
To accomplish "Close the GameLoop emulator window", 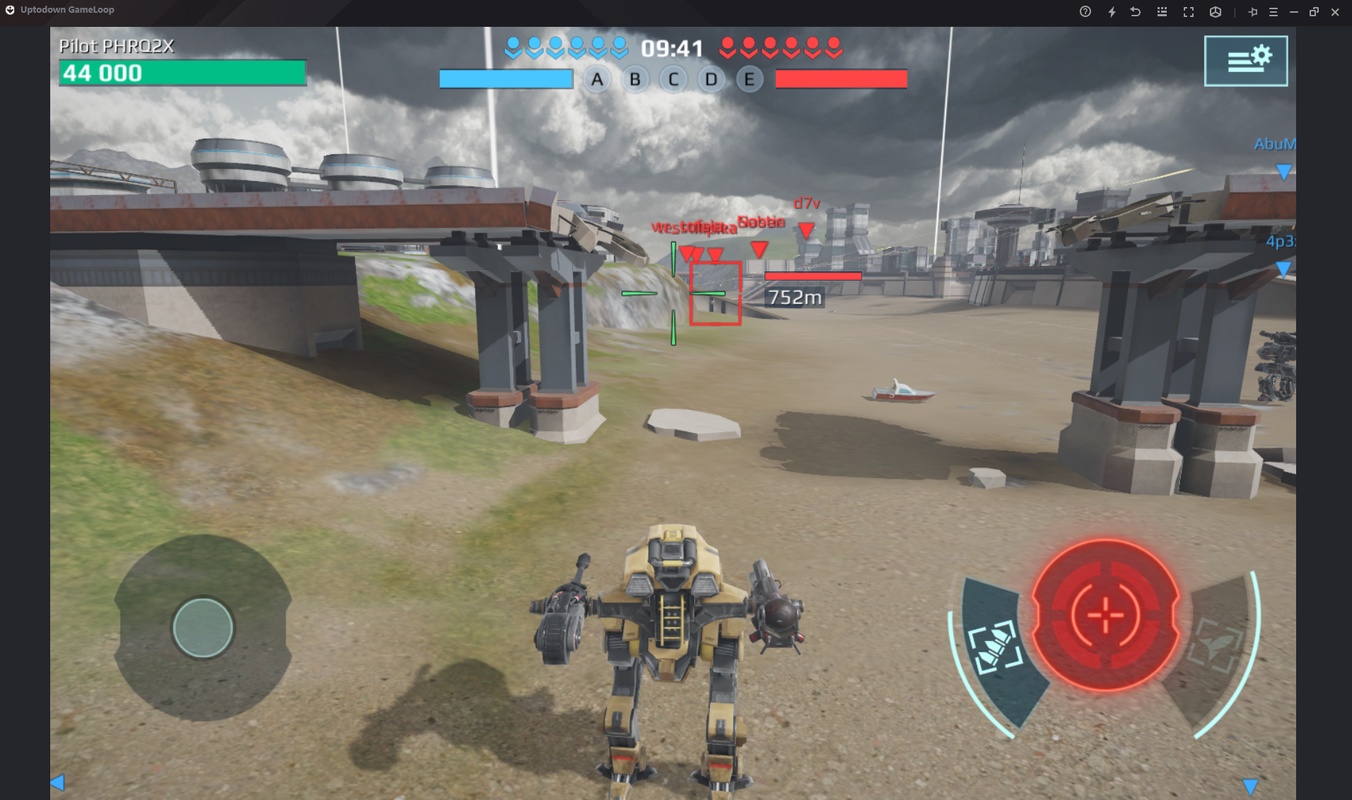I will tap(1335, 12).
